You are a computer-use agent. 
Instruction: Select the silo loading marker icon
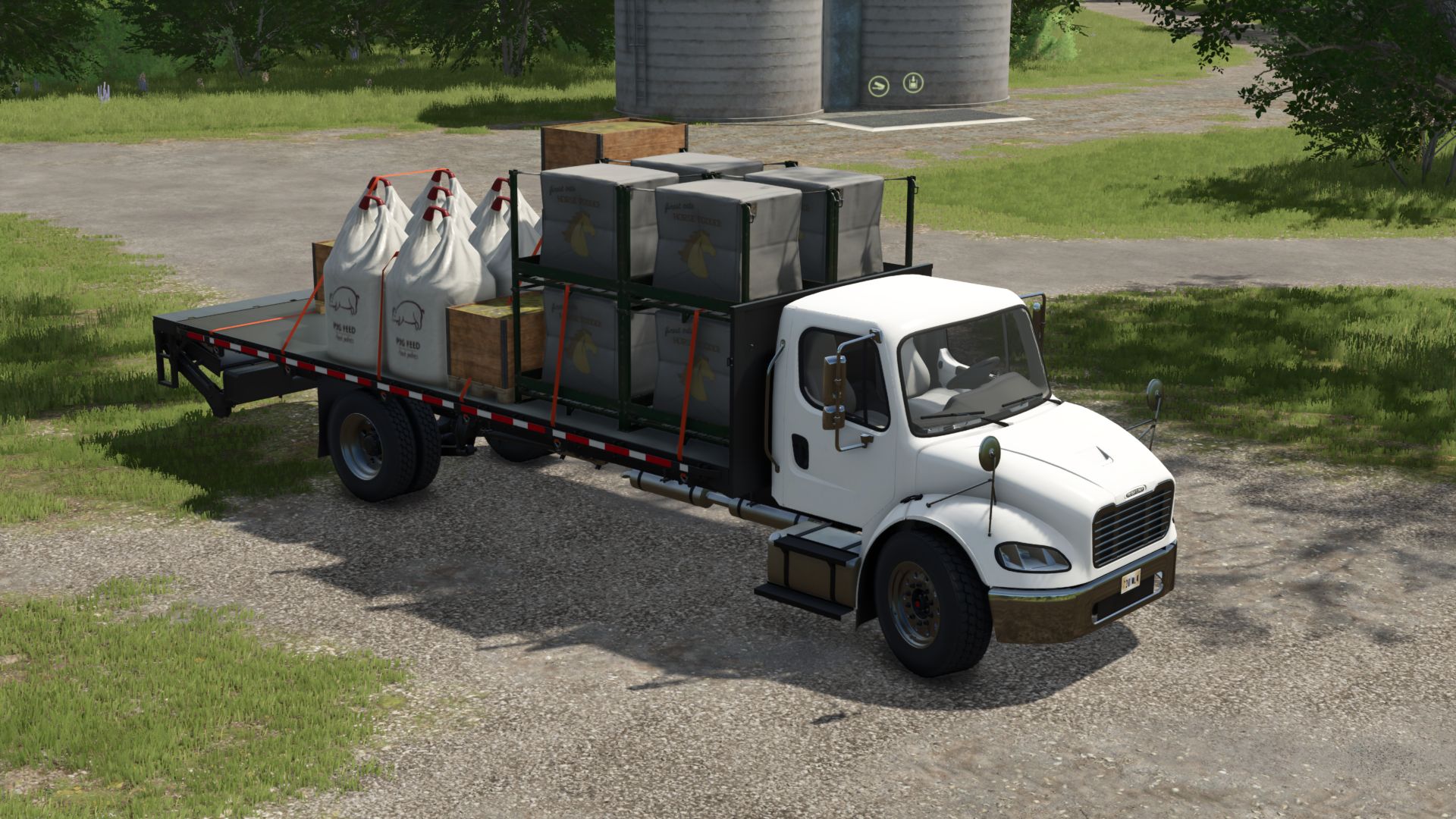913,83
